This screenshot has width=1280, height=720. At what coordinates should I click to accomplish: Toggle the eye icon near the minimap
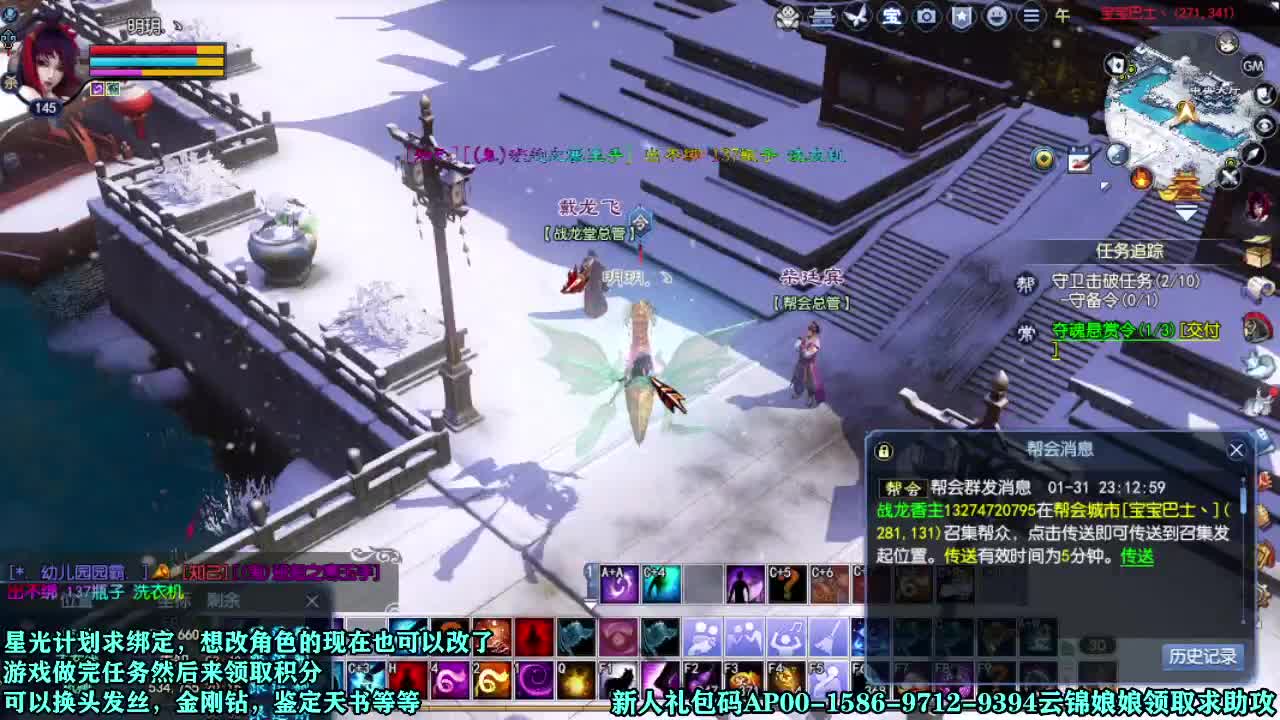click(x=1262, y=123)
